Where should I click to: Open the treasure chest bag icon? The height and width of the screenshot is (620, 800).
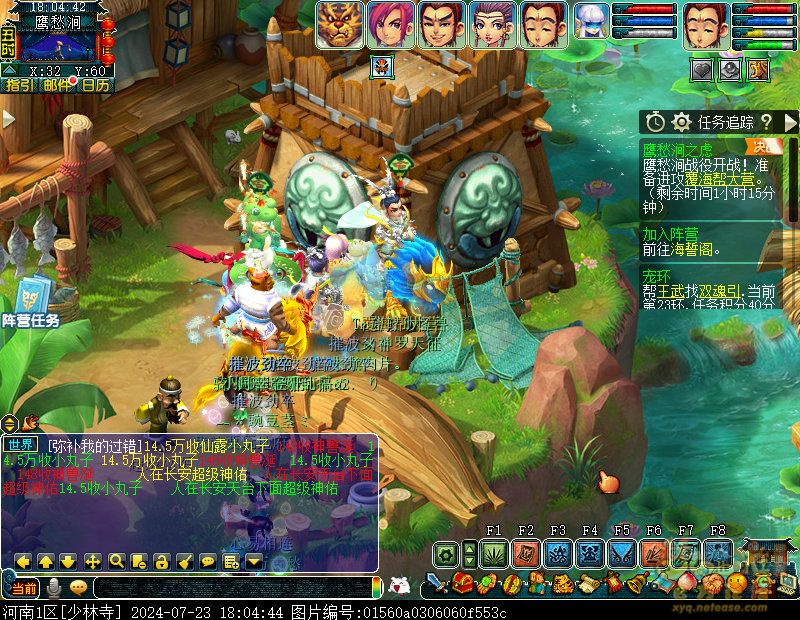[x=463, y=584]
